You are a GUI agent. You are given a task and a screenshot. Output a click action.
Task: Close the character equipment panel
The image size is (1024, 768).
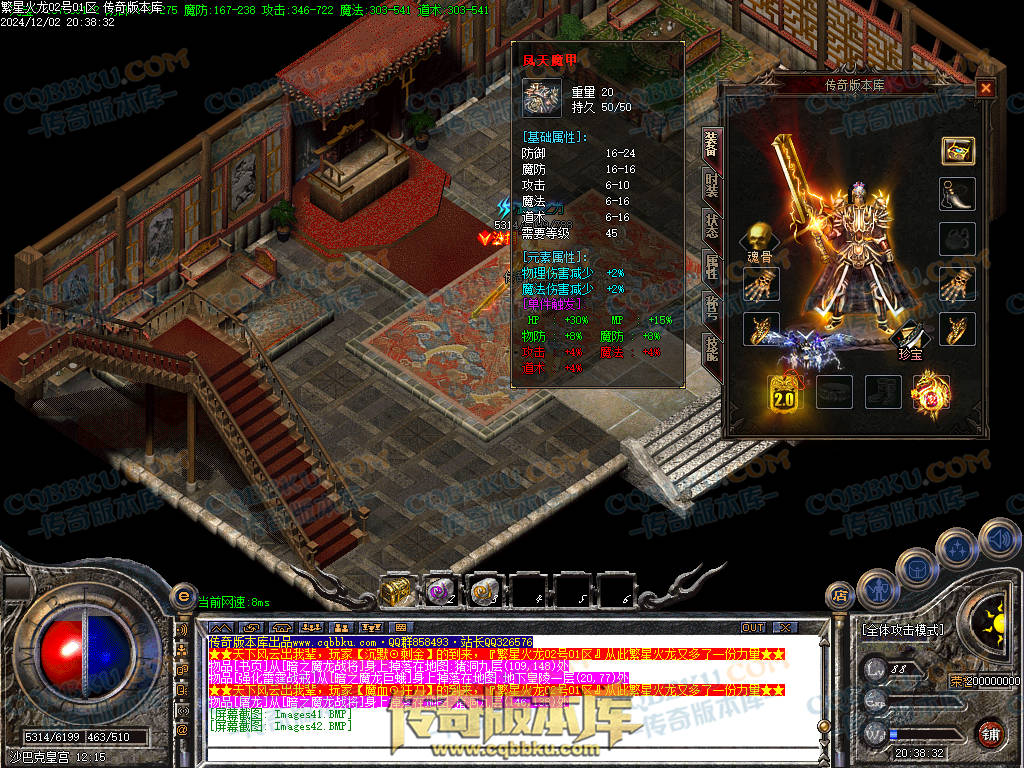point(985,88)
